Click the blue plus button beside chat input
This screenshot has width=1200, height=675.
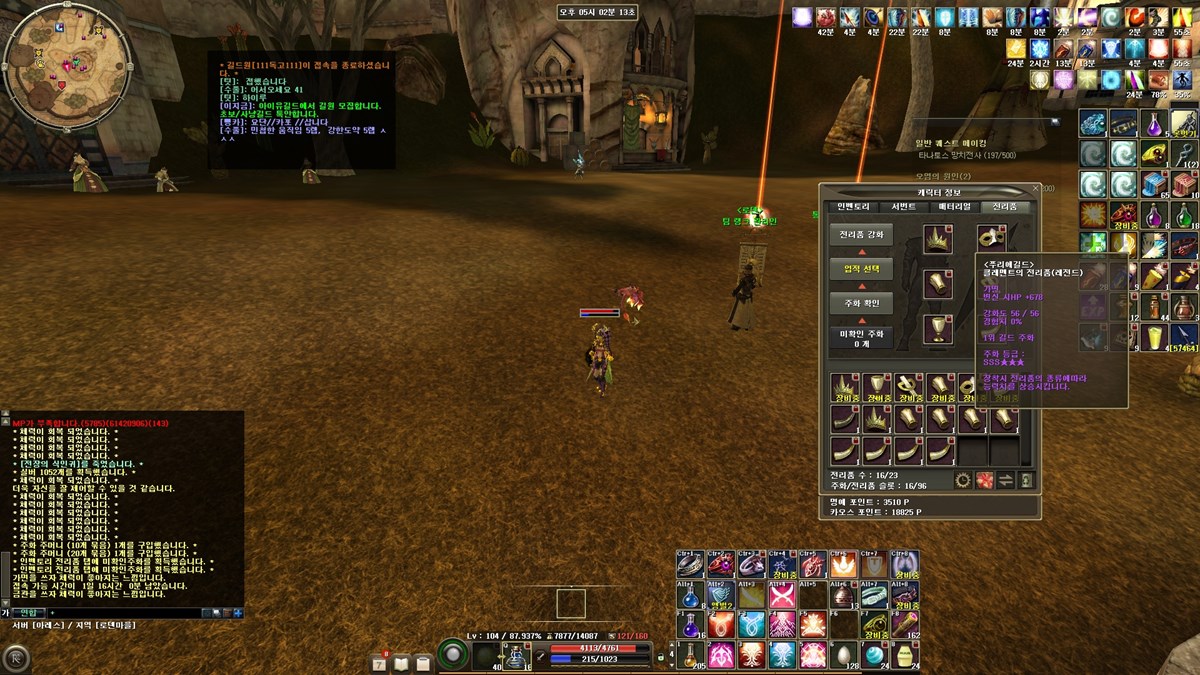[237, 612]
